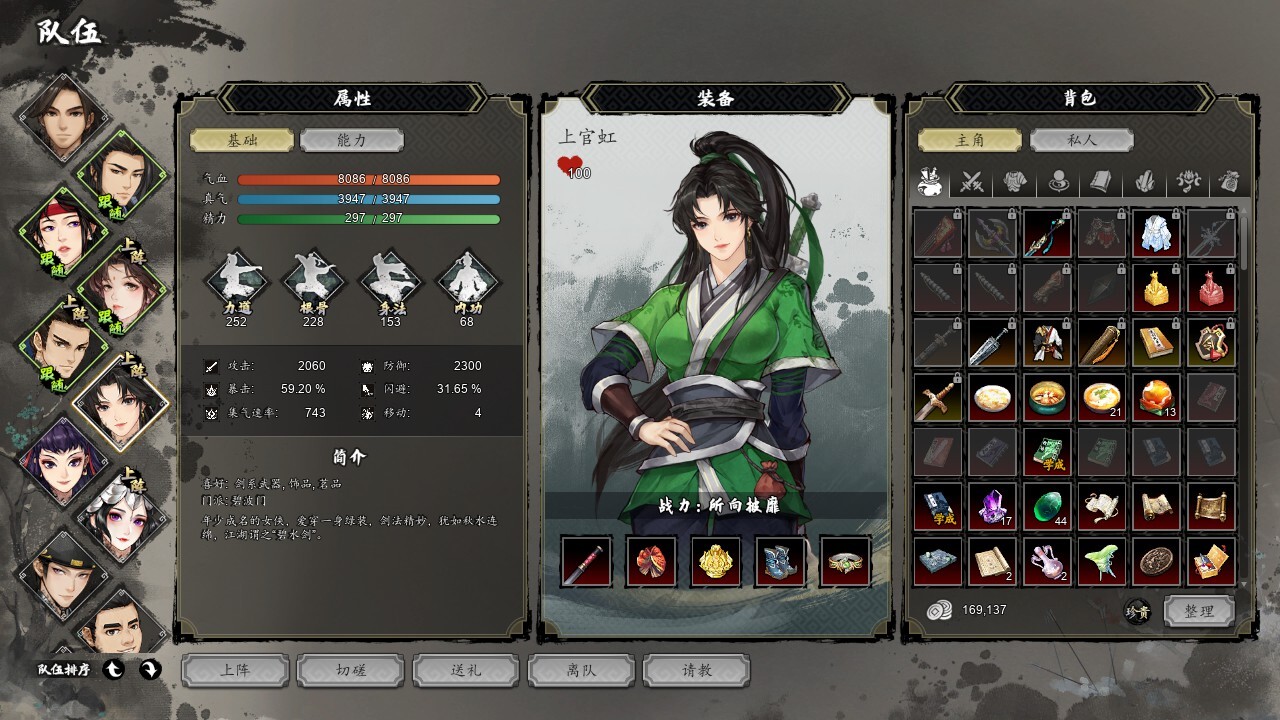Select the 请教 consult button

(x=697, y=670)
